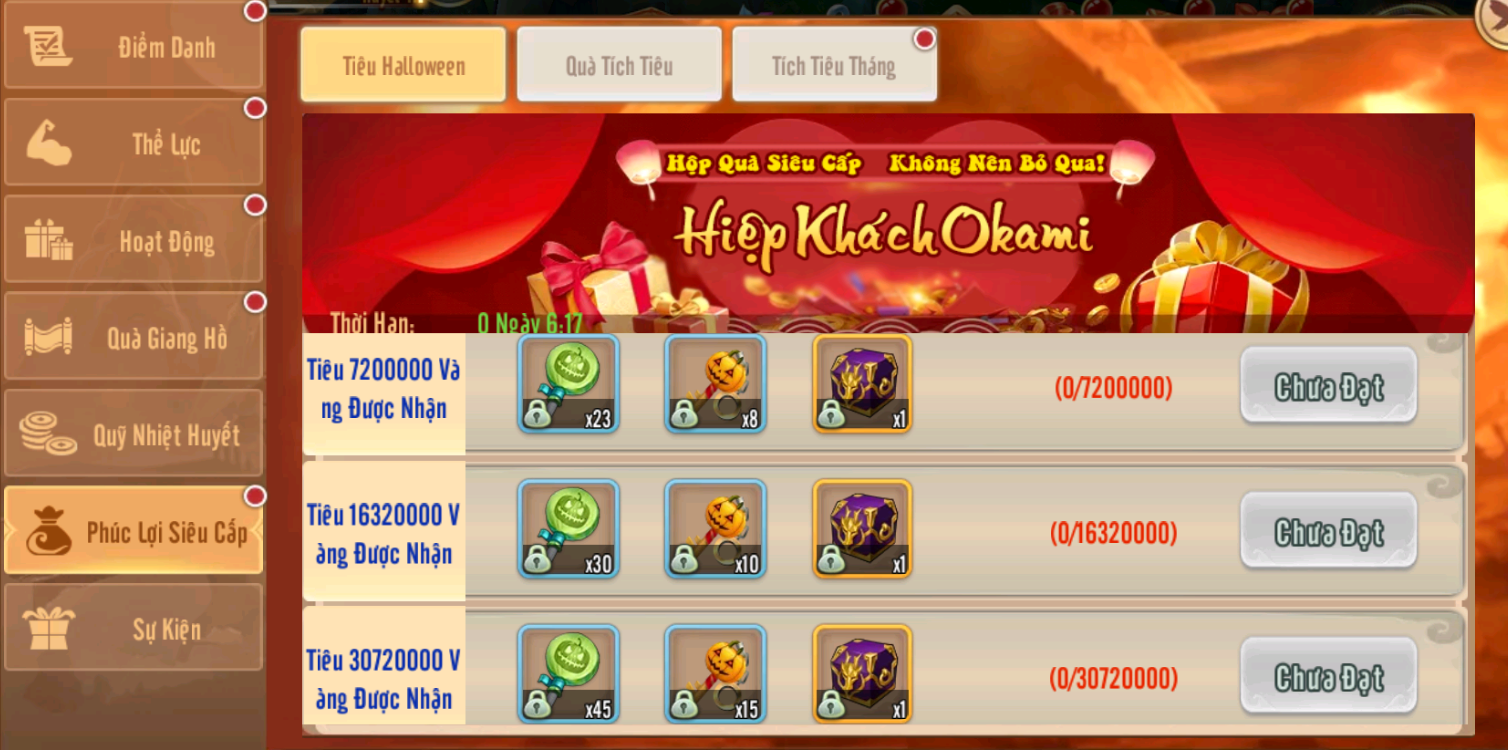Switch to Tiêu Halloween tab

pos(403,66)
